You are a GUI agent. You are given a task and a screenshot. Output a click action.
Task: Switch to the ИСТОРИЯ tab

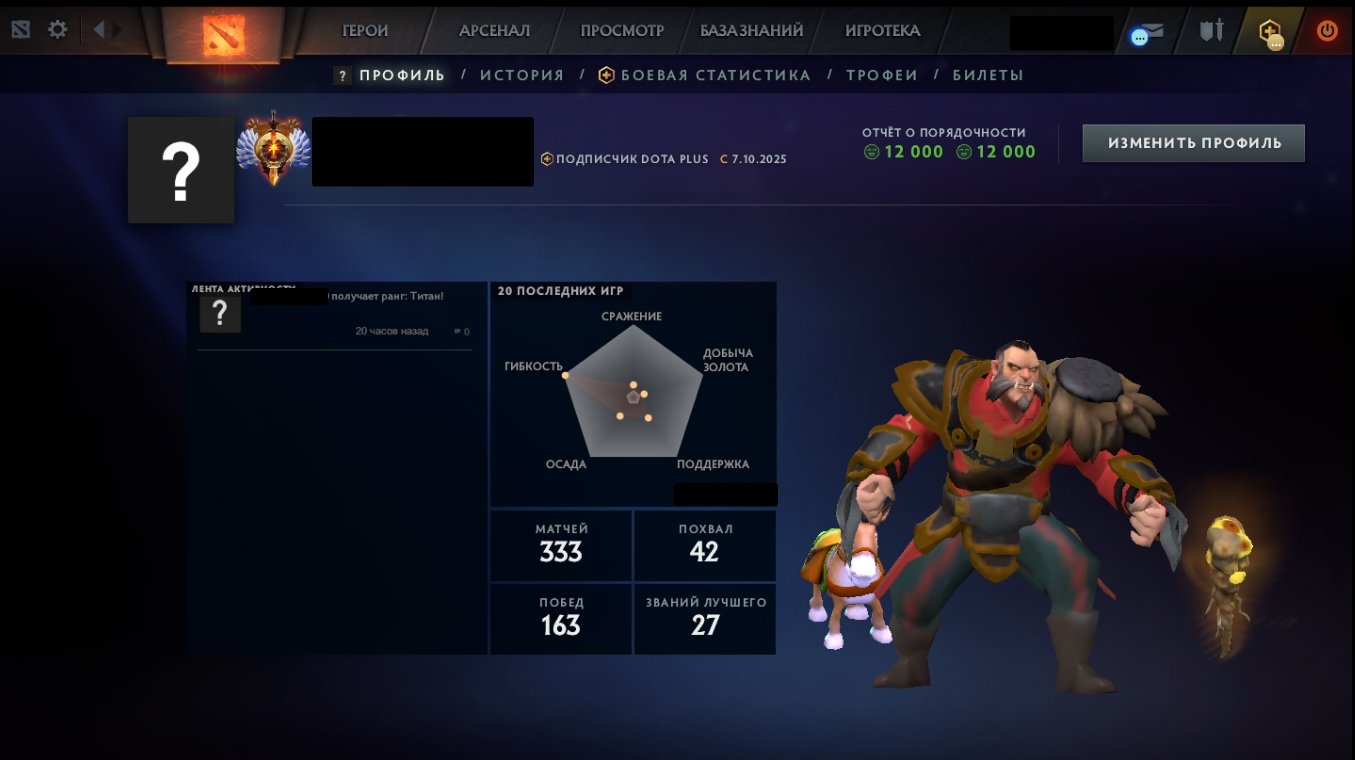tap(521, 74)
